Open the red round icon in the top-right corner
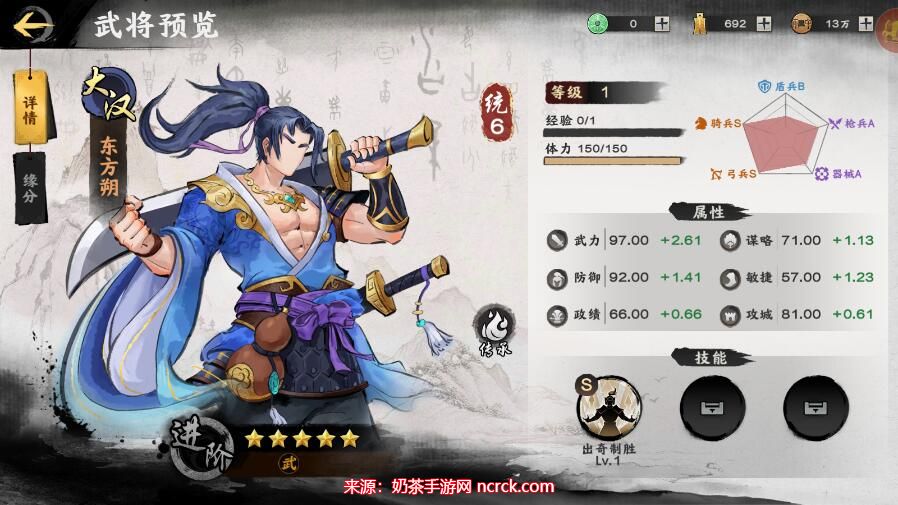Image resolution: width=898 pixels, height=505 pixels. pos(889,27)
